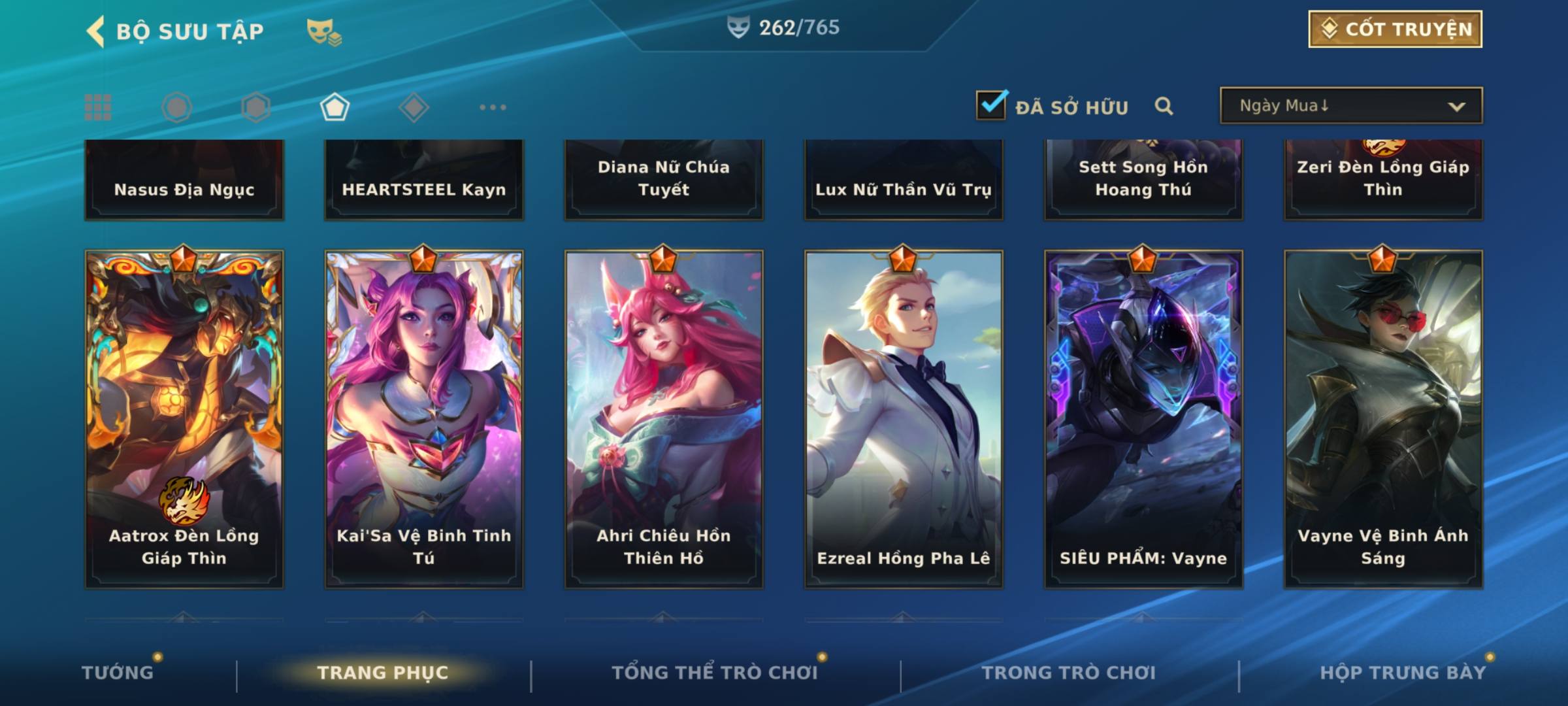
Task: Go back from Bộ Sưu Tập screen
Action: pos(96,31)
